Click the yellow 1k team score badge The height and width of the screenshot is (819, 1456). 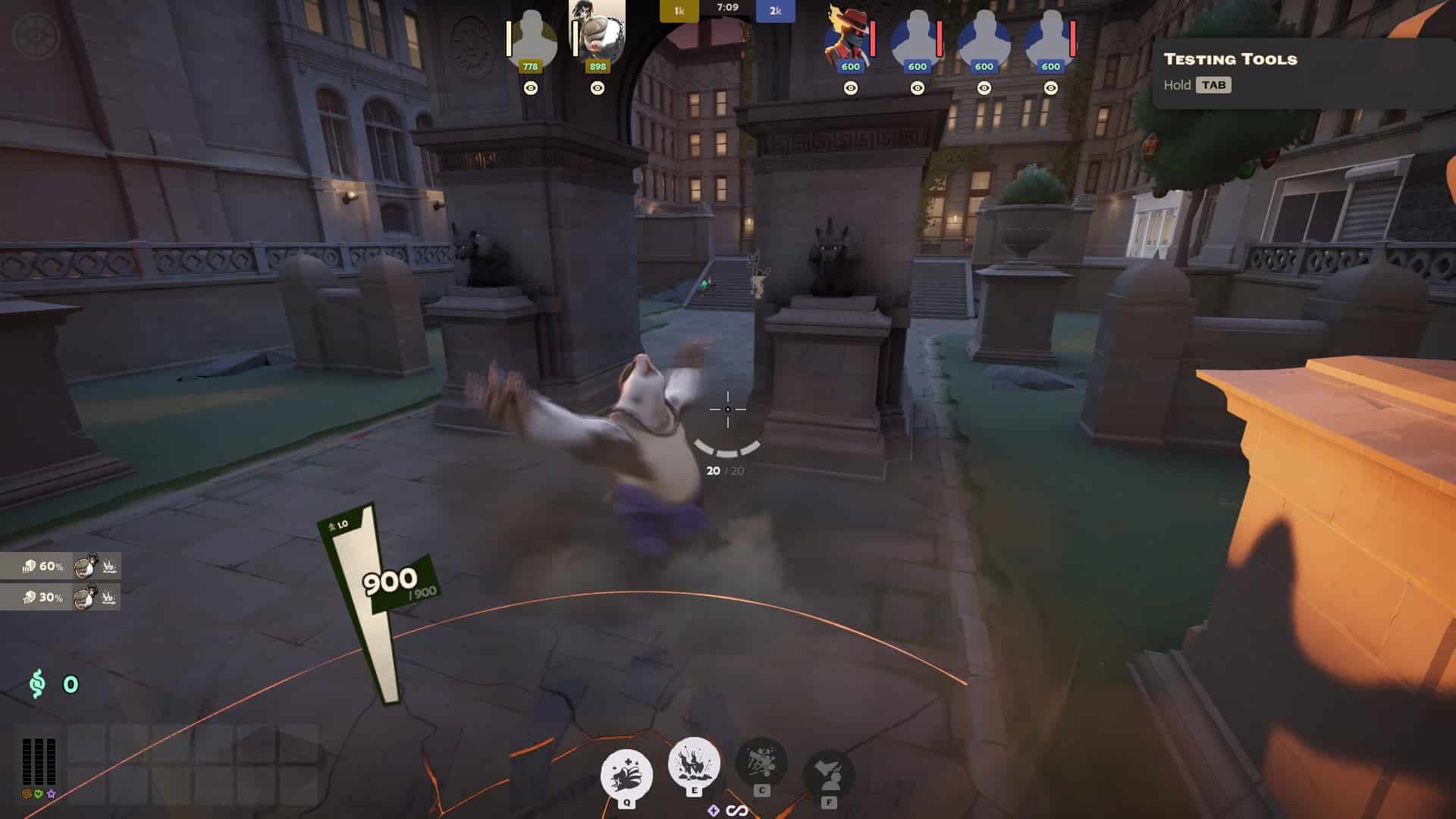677,11
